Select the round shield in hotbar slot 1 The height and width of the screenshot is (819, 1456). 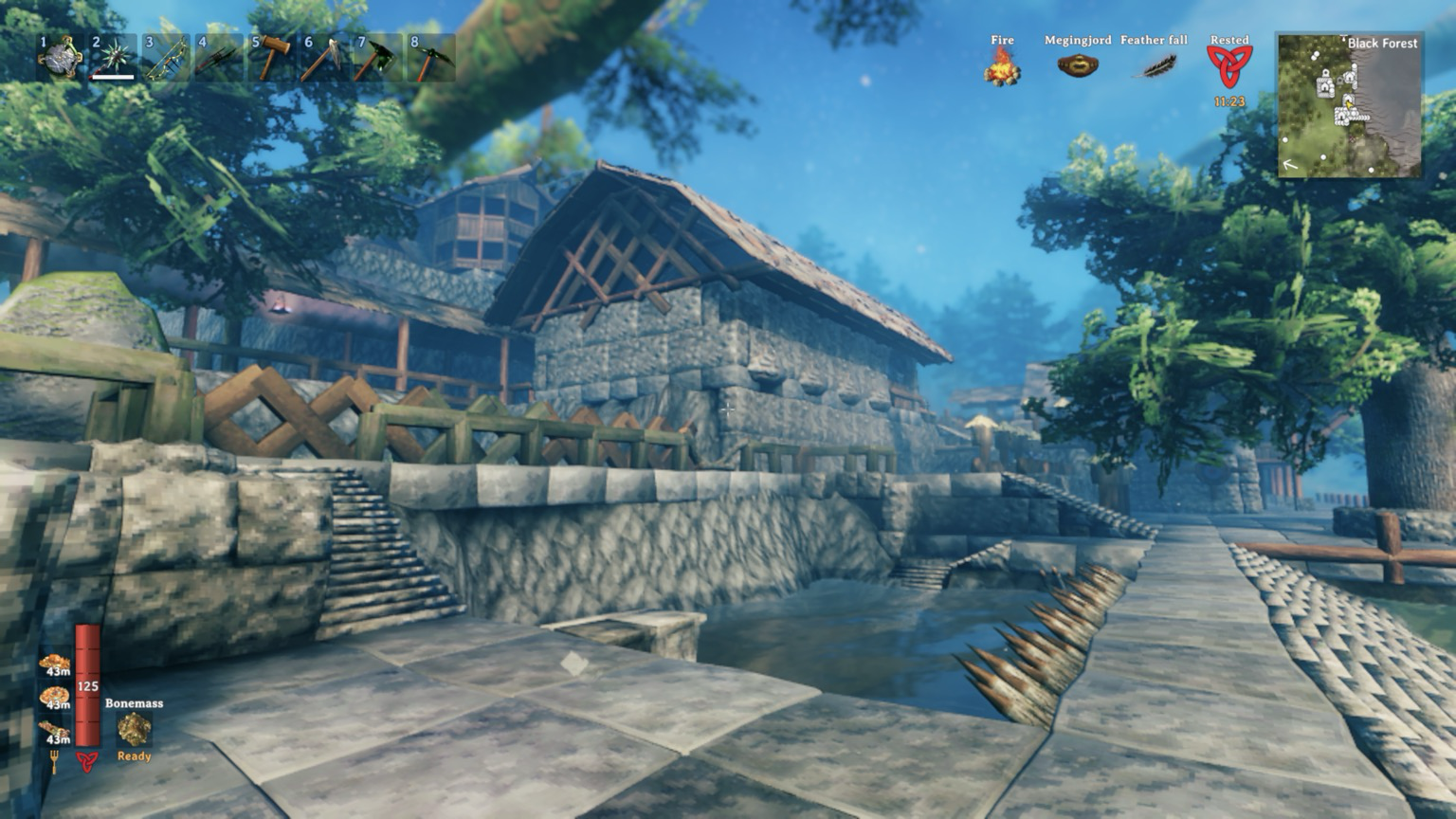pyautogui.click(x=60, y=59)
